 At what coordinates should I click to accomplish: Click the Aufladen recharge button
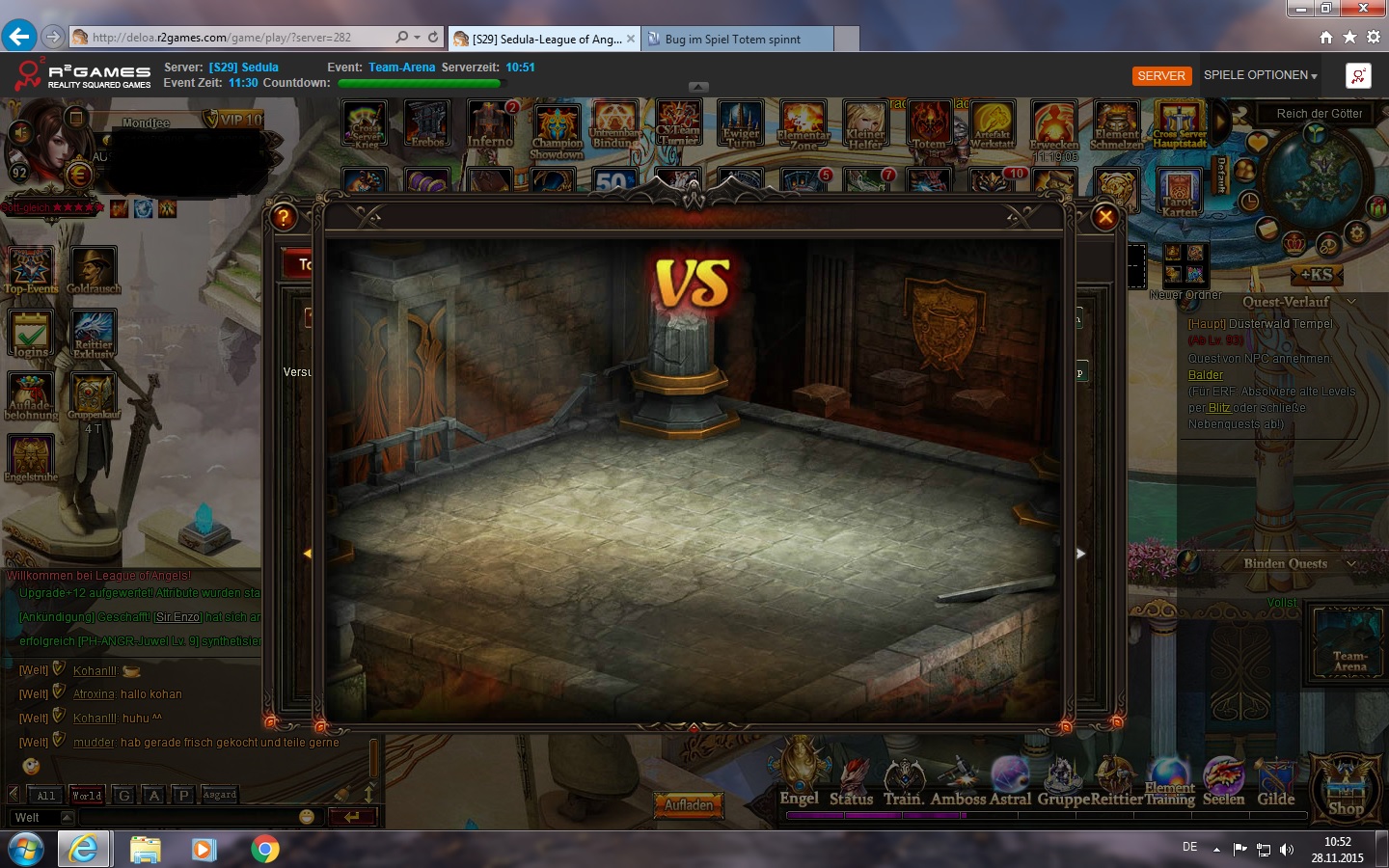click(689, 804)
